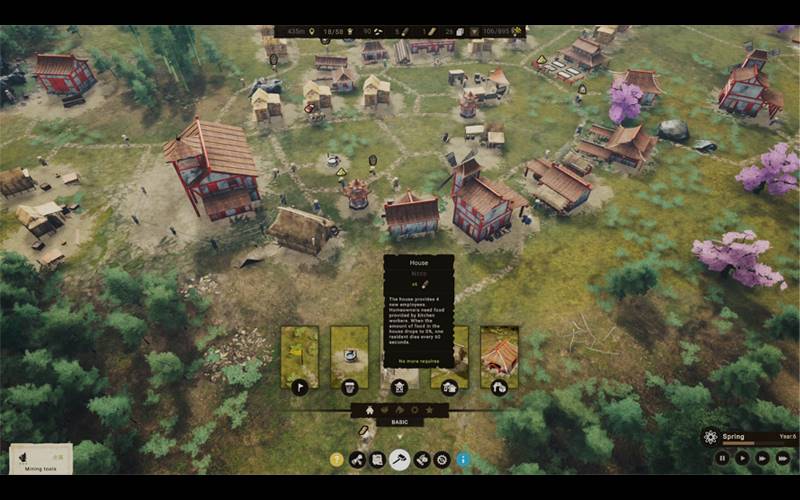Set game to normal play speed
Screen dimensions: 800x500
(742, 458)
